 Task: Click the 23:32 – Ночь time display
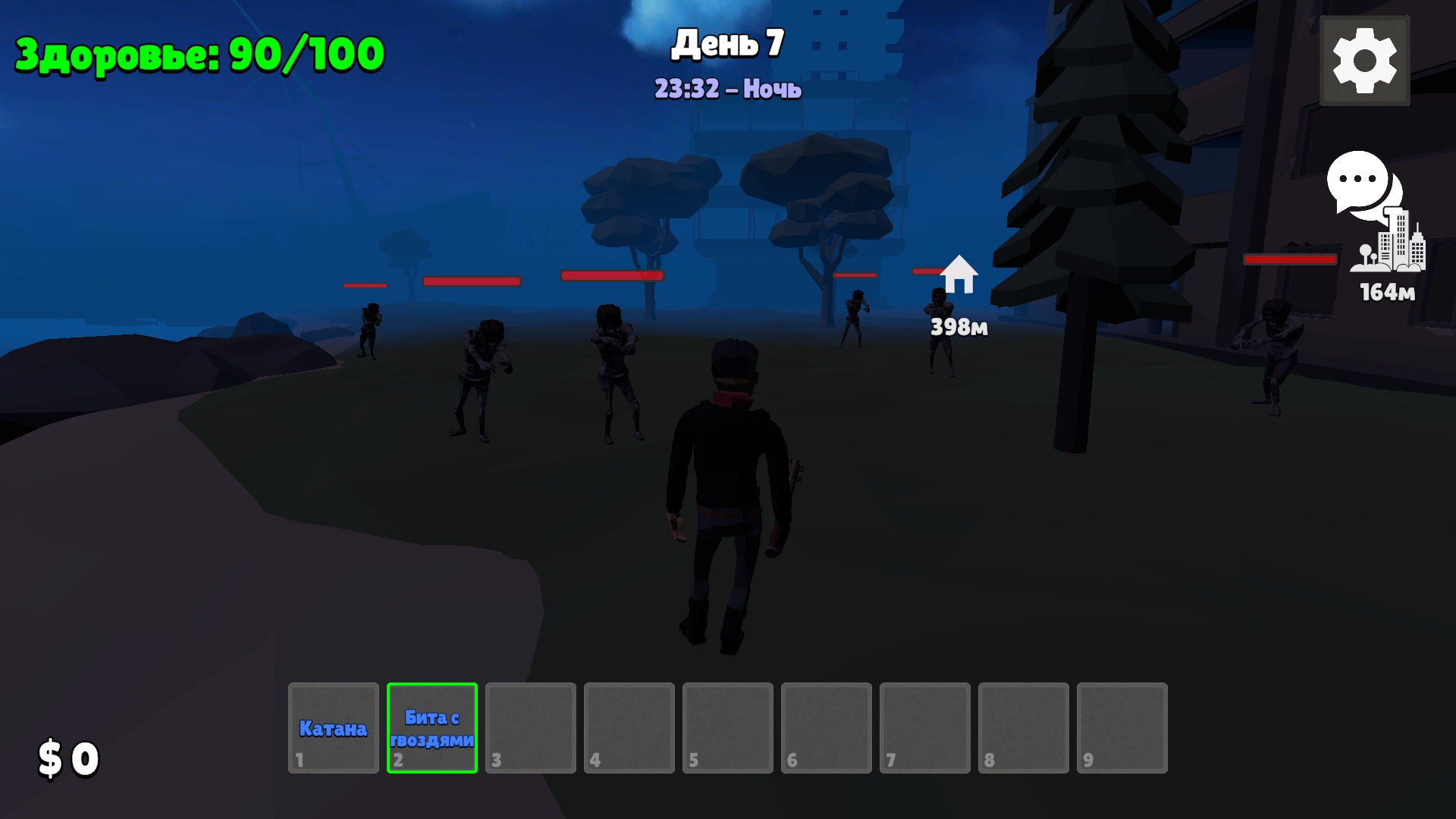[727, 89]
